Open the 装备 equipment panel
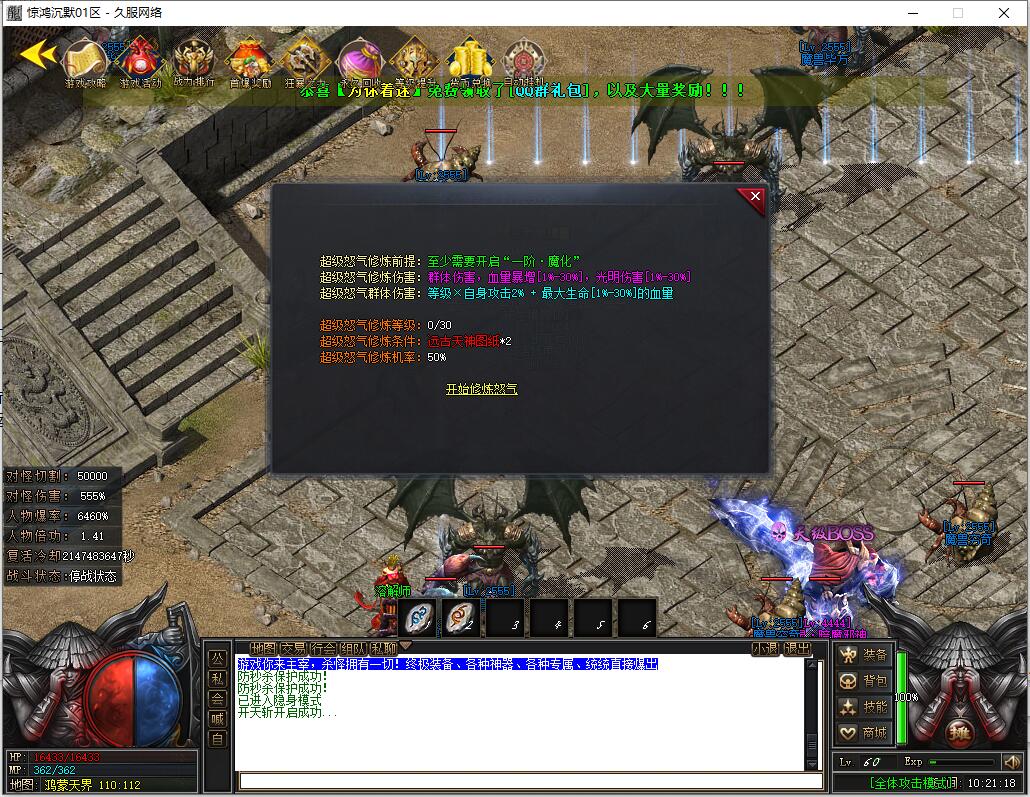Viewport: 1030px width, 797px height. 865,655
